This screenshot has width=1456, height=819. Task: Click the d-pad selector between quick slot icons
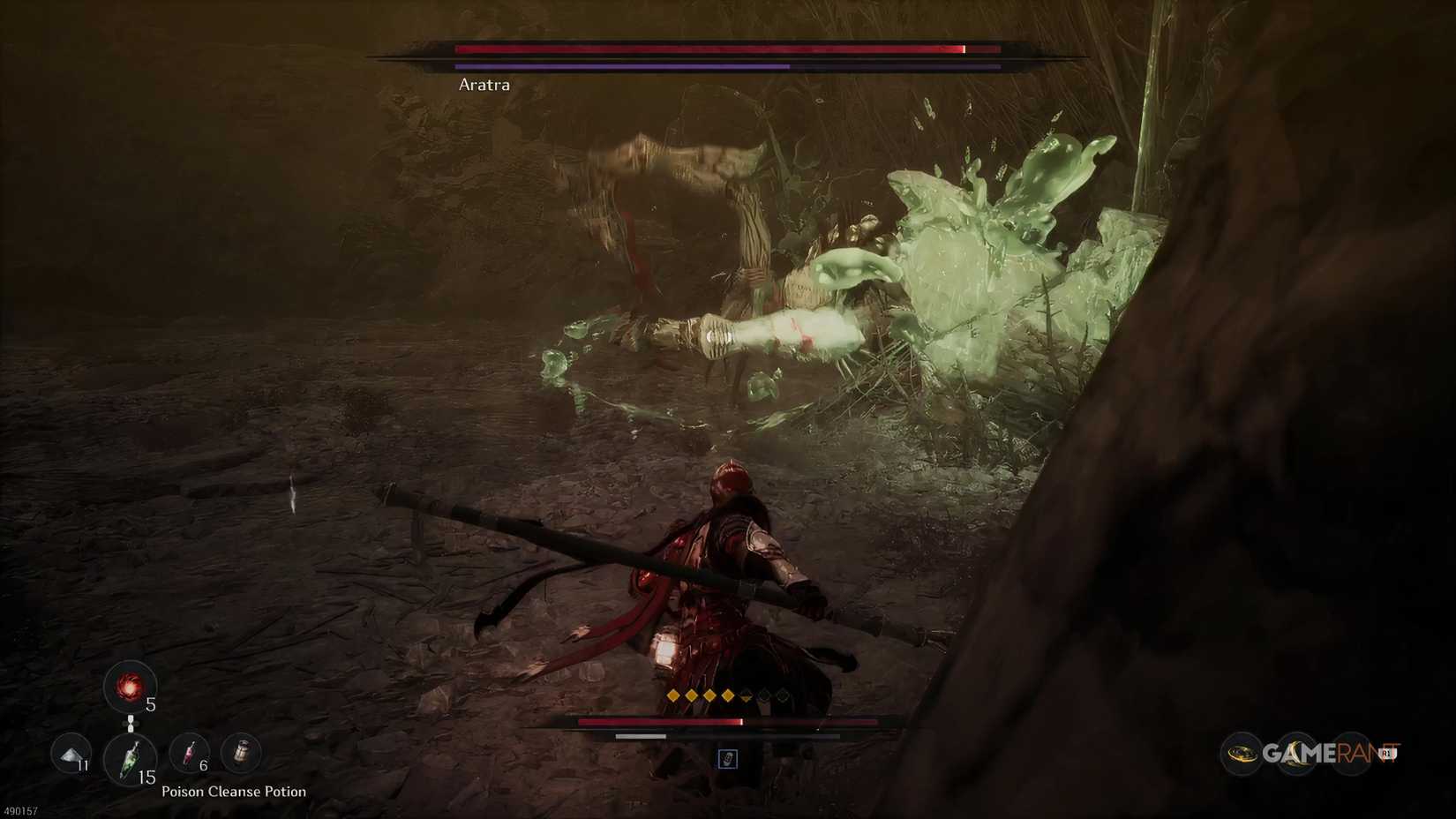[x=131, y=723]
